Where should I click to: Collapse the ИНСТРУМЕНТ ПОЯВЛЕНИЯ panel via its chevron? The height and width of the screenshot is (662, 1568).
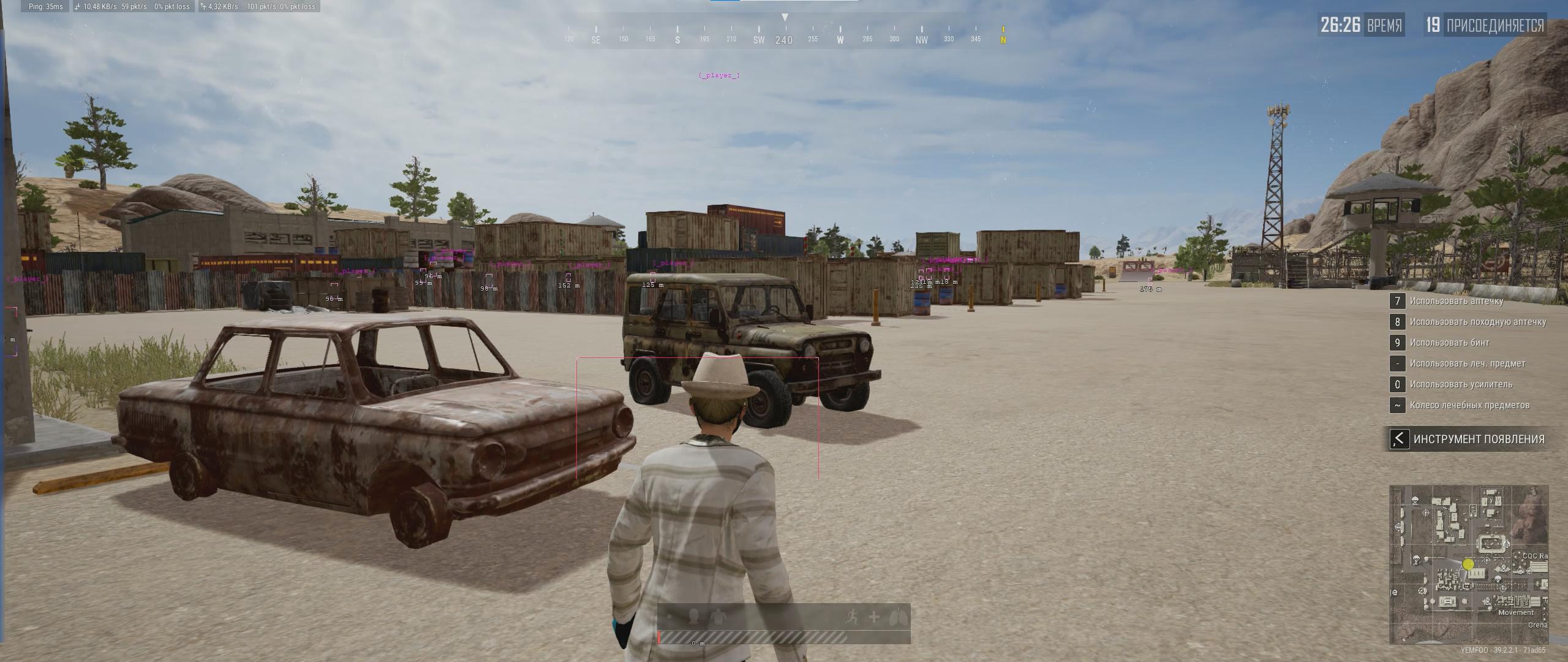tap(1400, 439)
